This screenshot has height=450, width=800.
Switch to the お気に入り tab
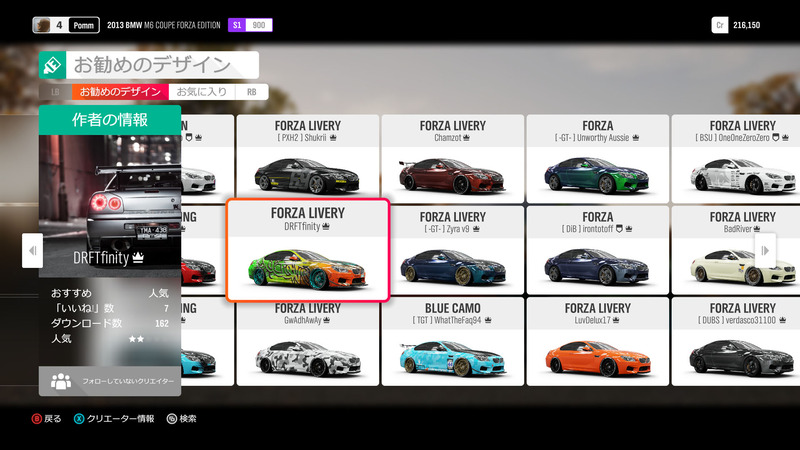201,92
